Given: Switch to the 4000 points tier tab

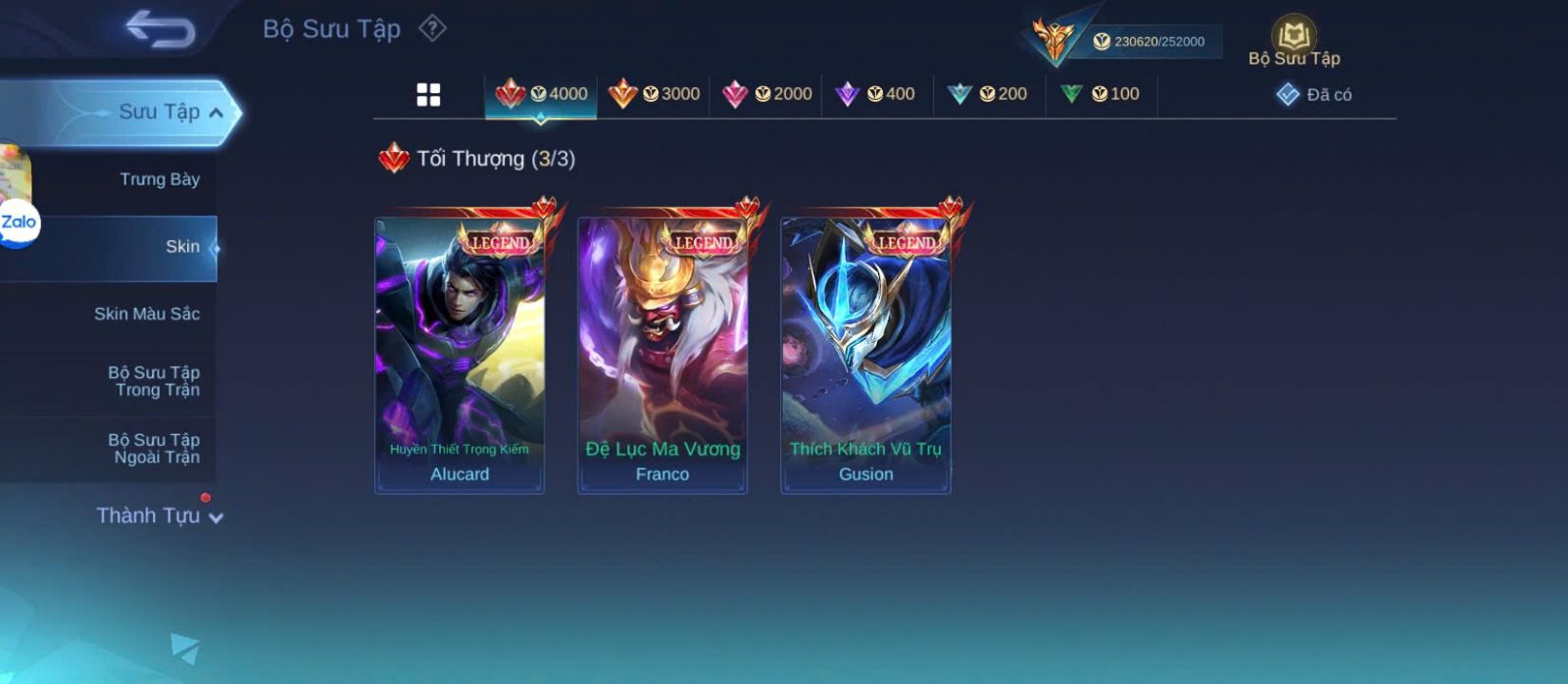Looking at the screenshot, I should [541, 94].
